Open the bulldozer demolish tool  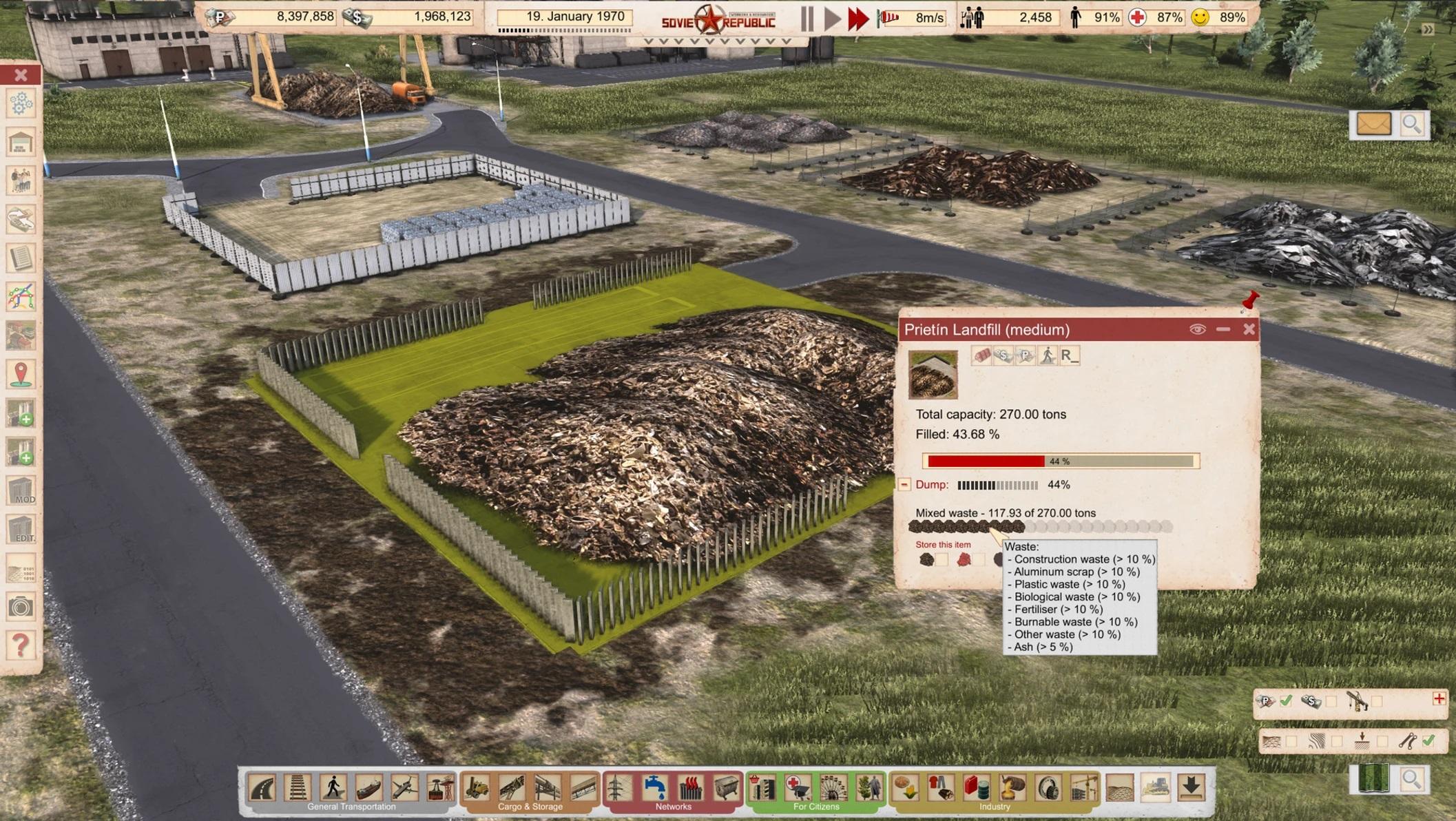click(1155, 787)
